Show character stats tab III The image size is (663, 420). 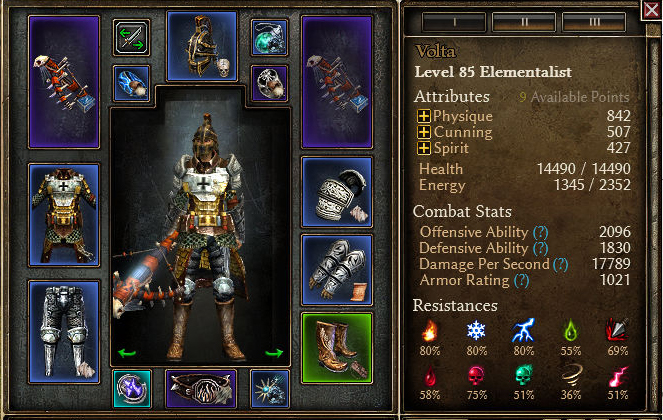click(592, 22)
